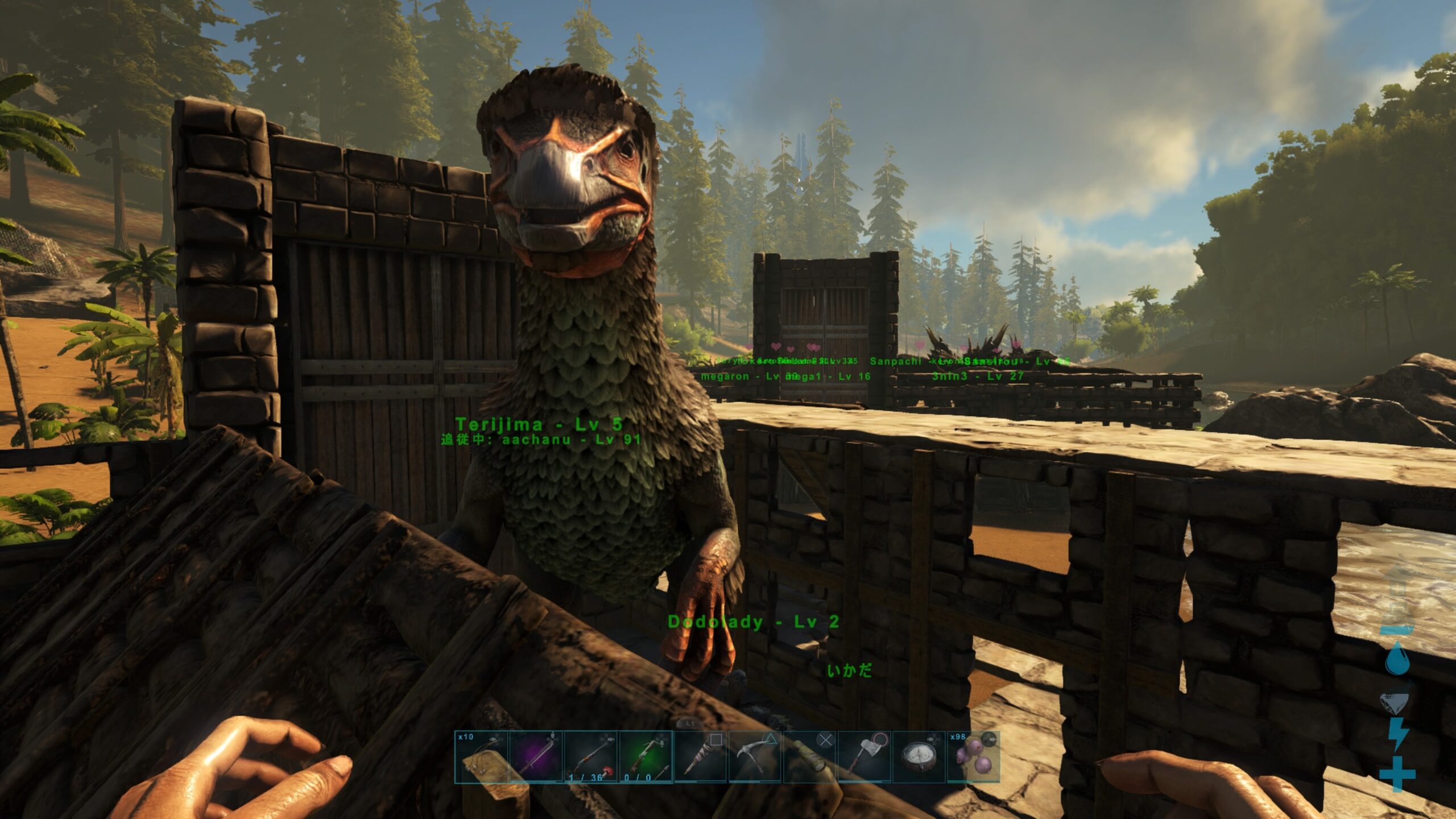Select the torch hotbar slot
Screen dimensions: 1456x819
[700, 757]
